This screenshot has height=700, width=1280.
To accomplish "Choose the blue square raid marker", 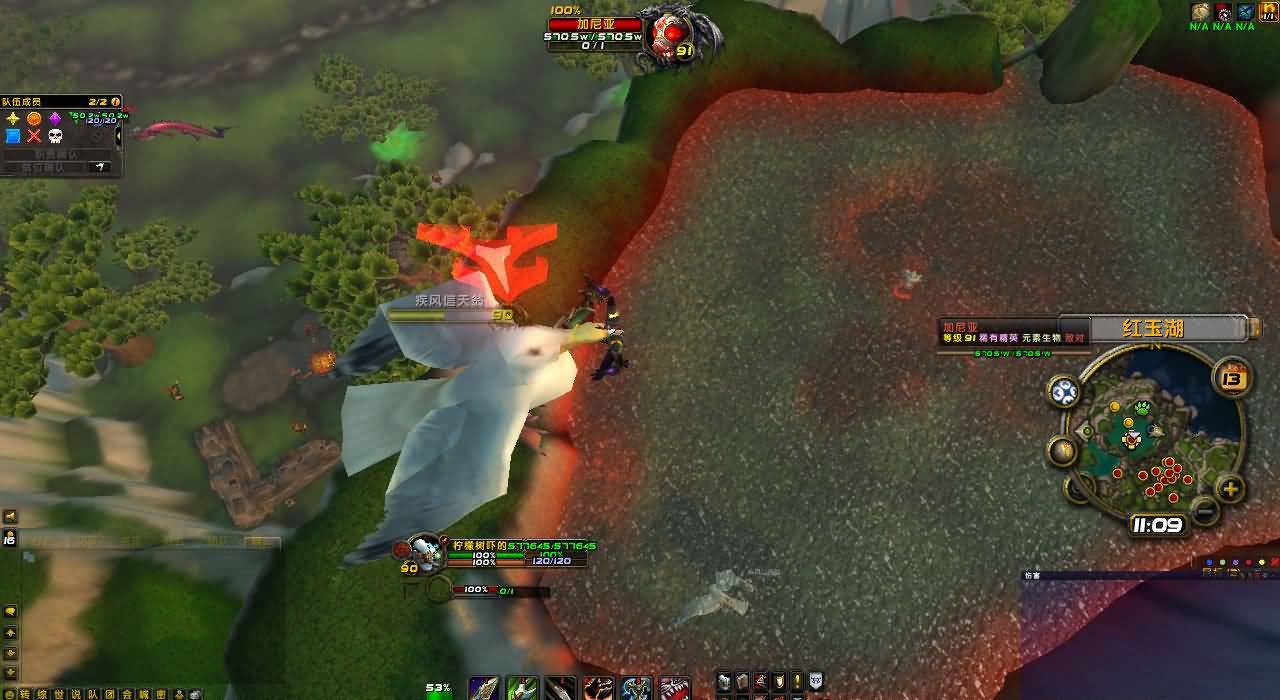I will click(13, 136).
